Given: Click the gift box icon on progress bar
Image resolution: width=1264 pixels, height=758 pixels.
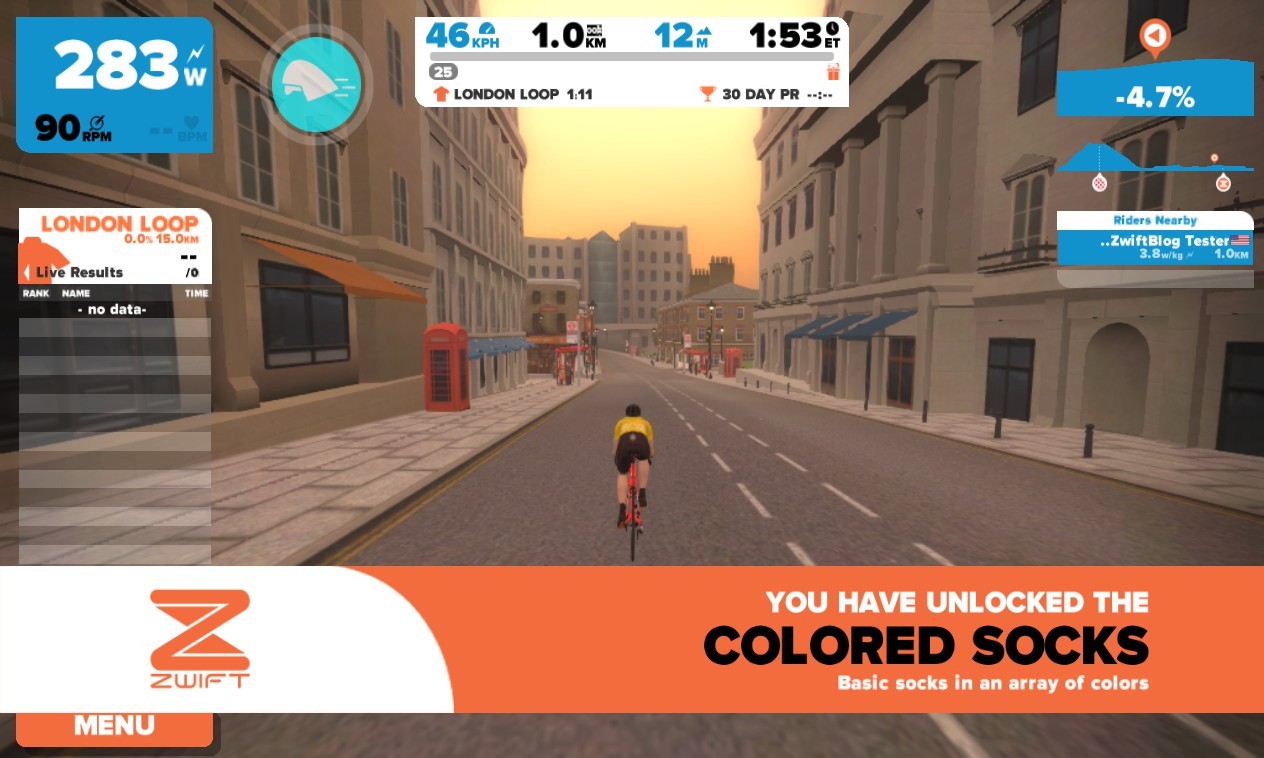Looking at the screenshot, I should tap(833, 72).
